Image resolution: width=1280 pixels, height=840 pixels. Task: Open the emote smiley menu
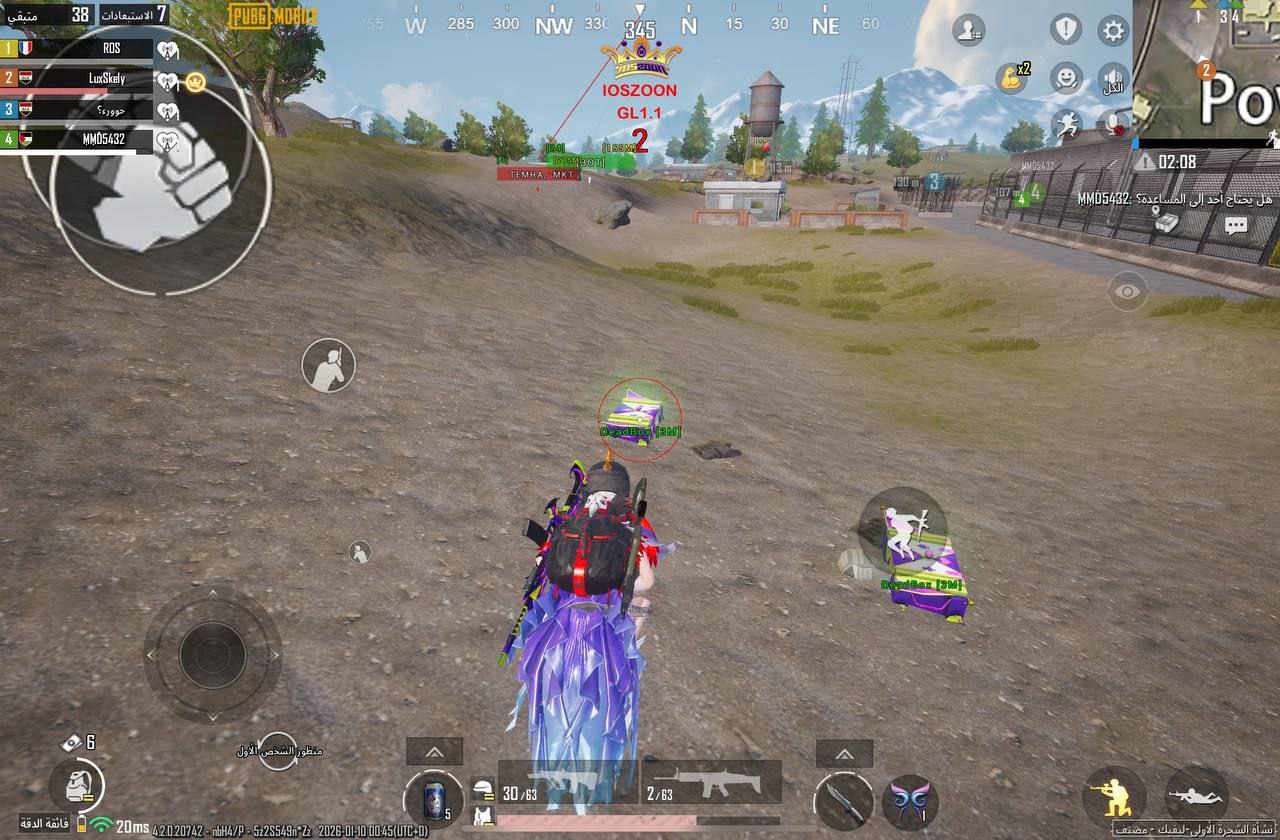pyautogui.click(x=1068, y=77)
